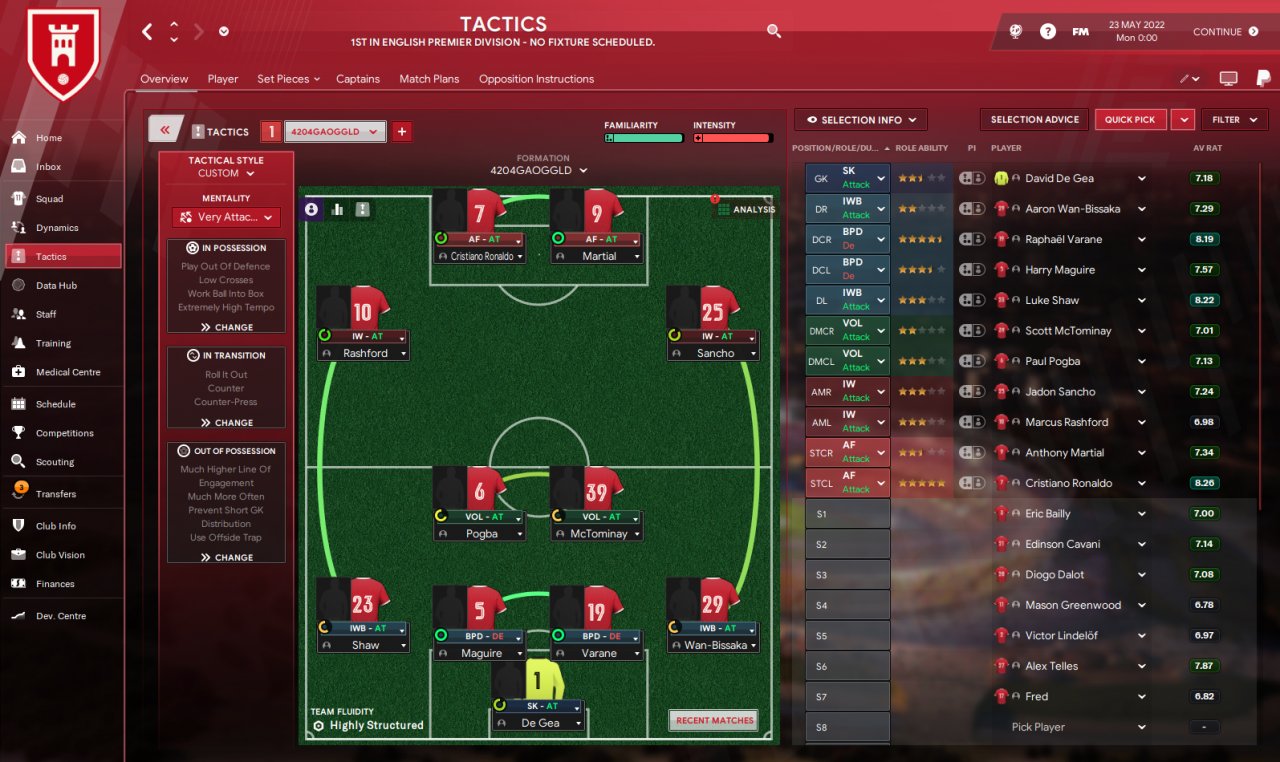Change the Out Of Possession instructions
Viewport: 1280px width, 762px height.
(226, 557)
